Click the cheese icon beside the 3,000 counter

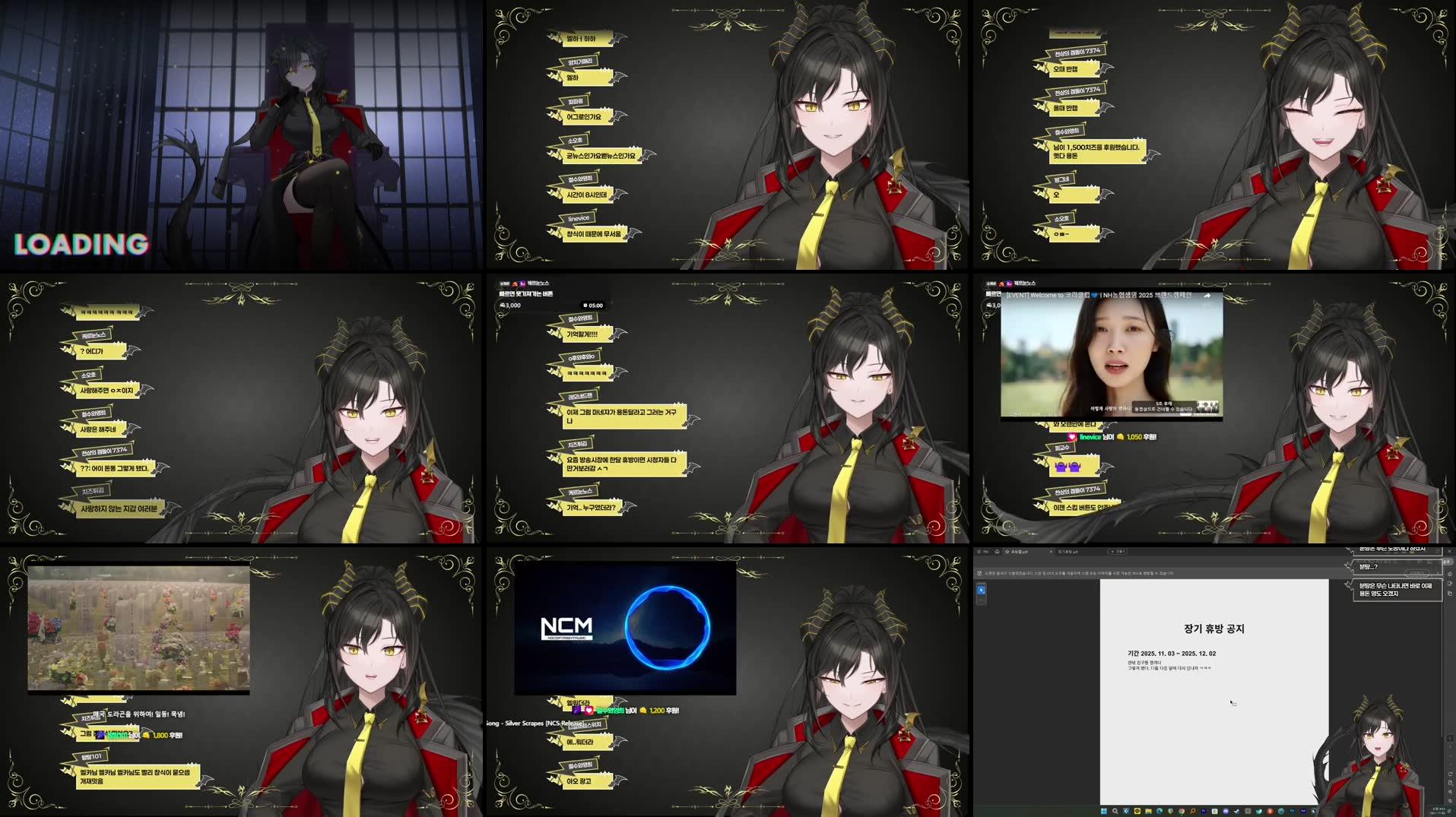[x=504, y=306]
